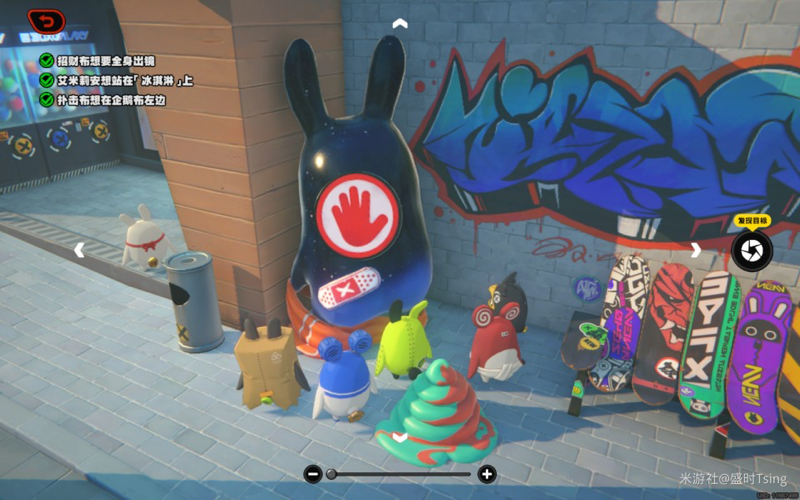Take a photo with the camera shutter button

click(x=751, y=251)
